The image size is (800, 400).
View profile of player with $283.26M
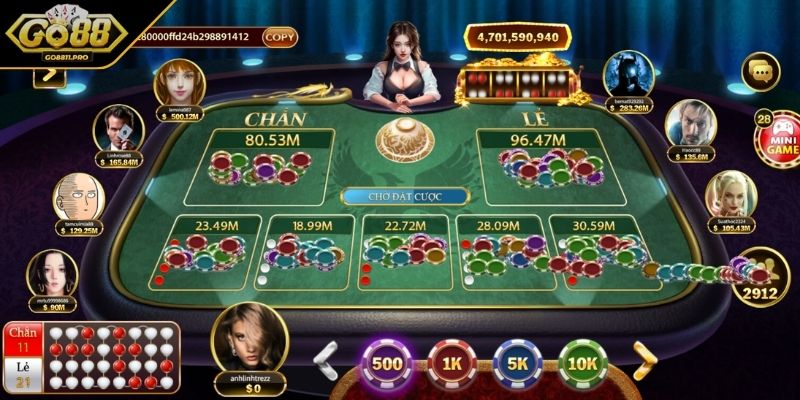(x=629, y=74)
